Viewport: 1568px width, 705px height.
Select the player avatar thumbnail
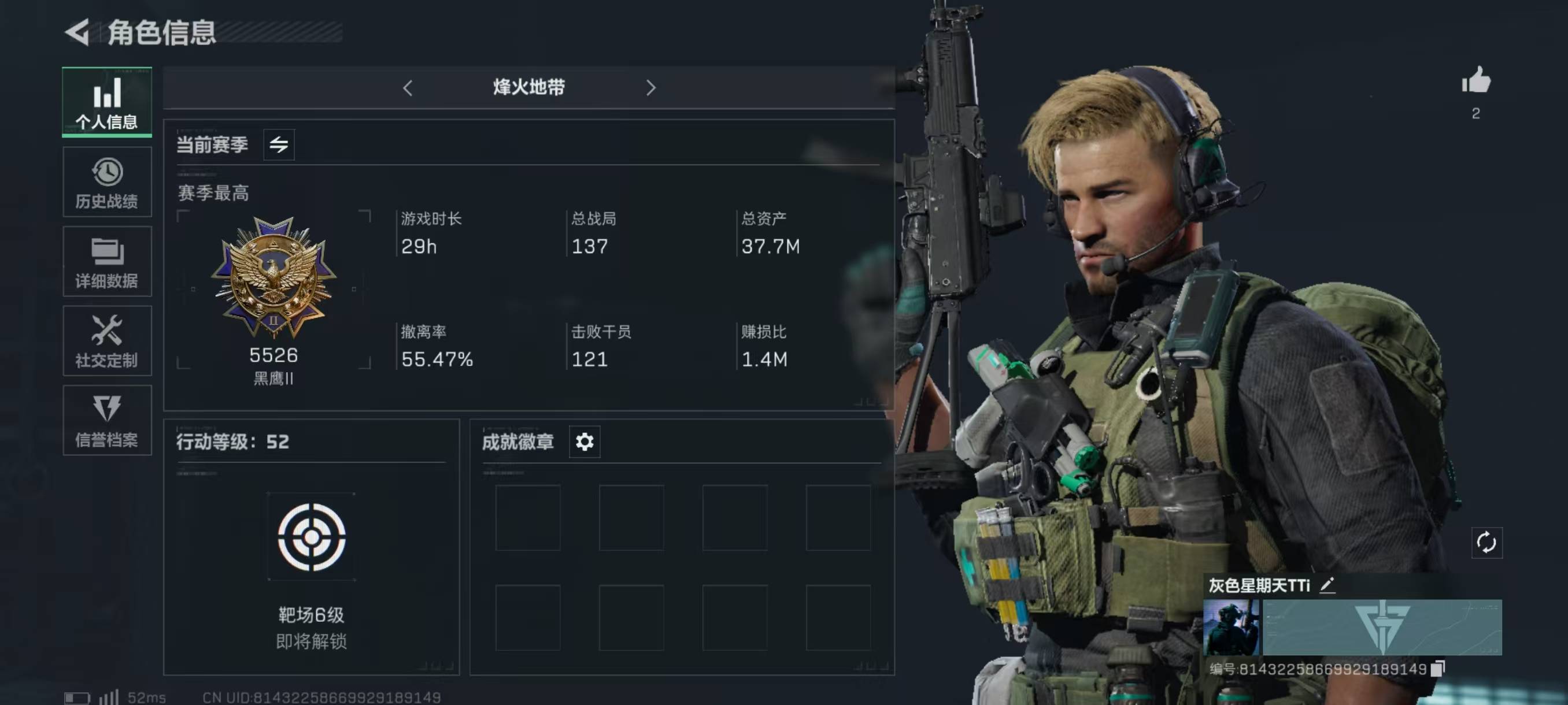click(x=1231, y=627)
